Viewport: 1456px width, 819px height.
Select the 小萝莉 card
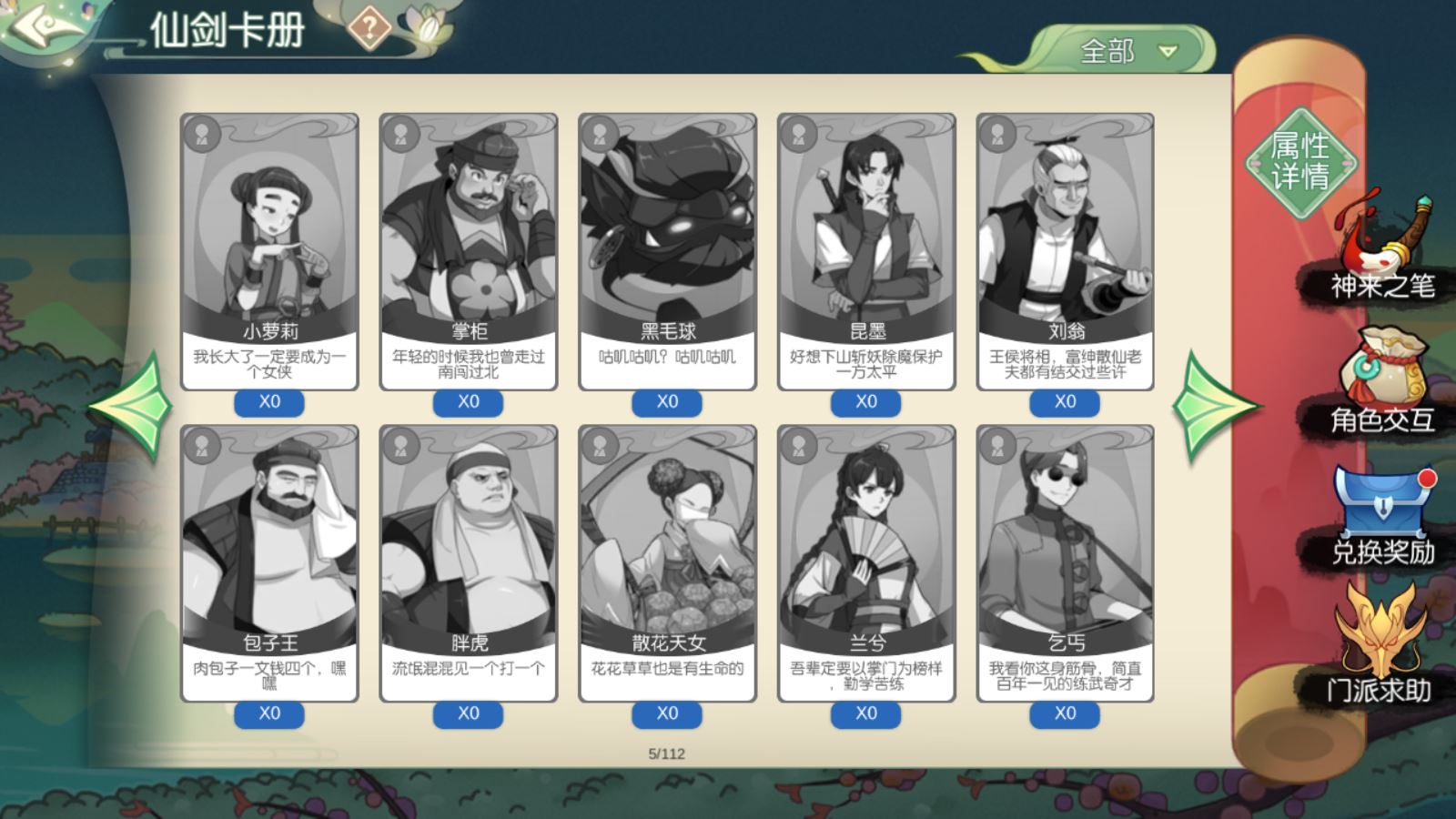click(269, 251)
